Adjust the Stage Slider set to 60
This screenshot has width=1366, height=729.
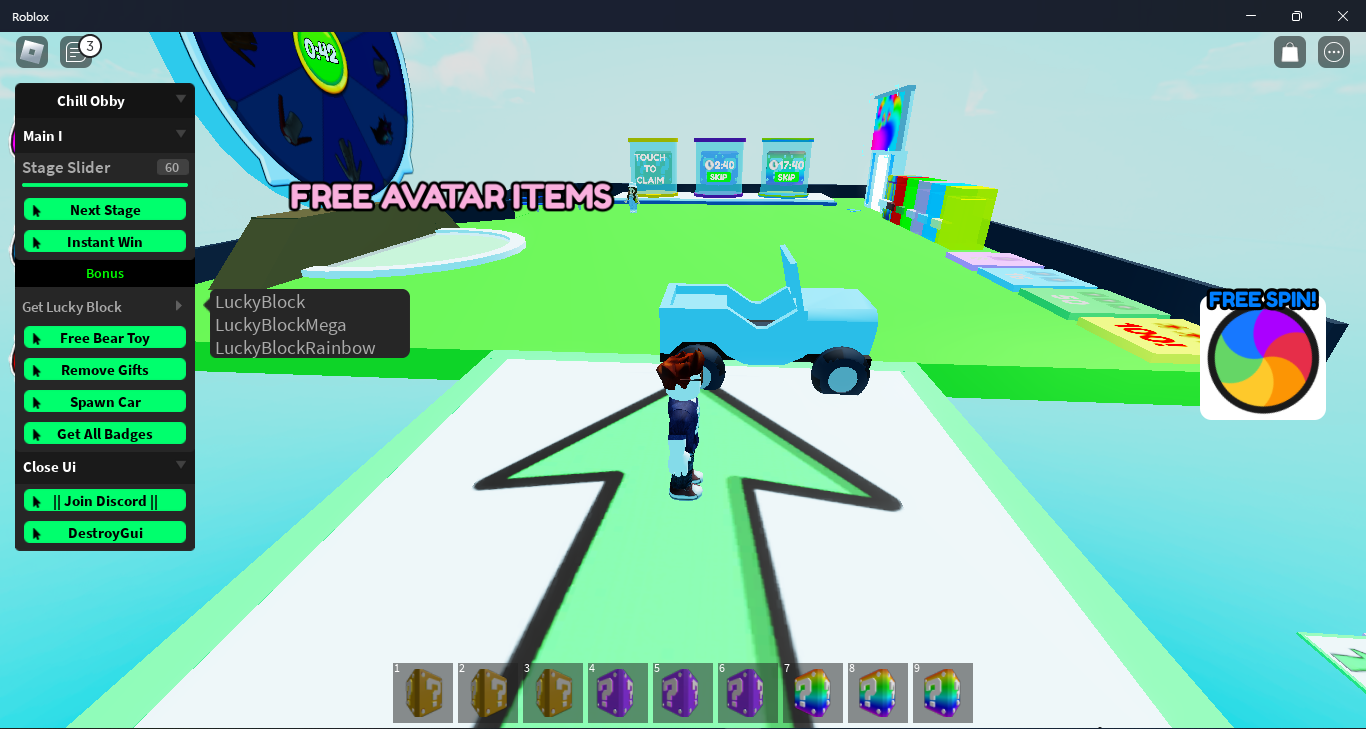[104, 184]
